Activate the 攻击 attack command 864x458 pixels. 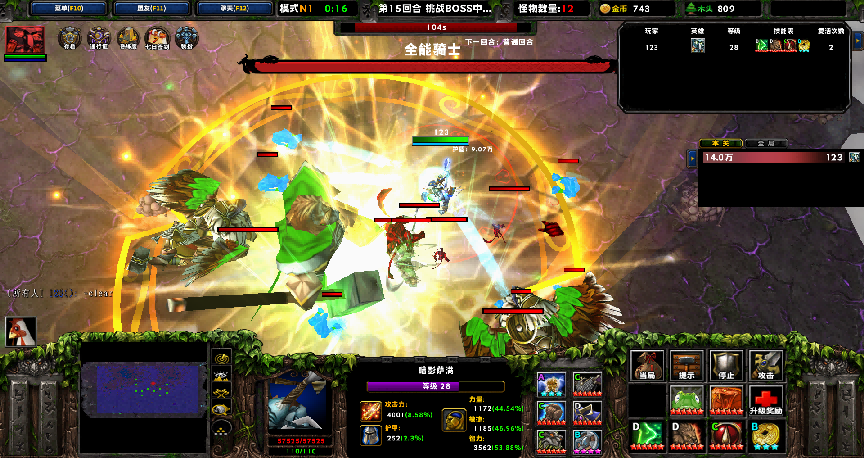click(x=766, y=366)
